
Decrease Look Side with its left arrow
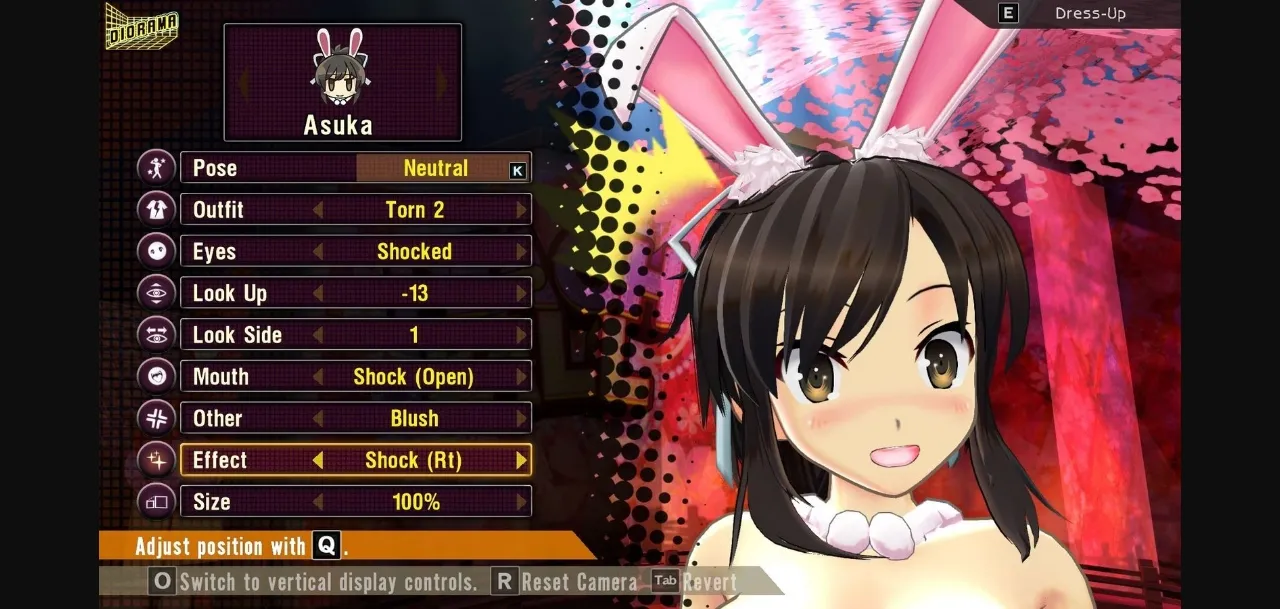click(x=318, y=335)
